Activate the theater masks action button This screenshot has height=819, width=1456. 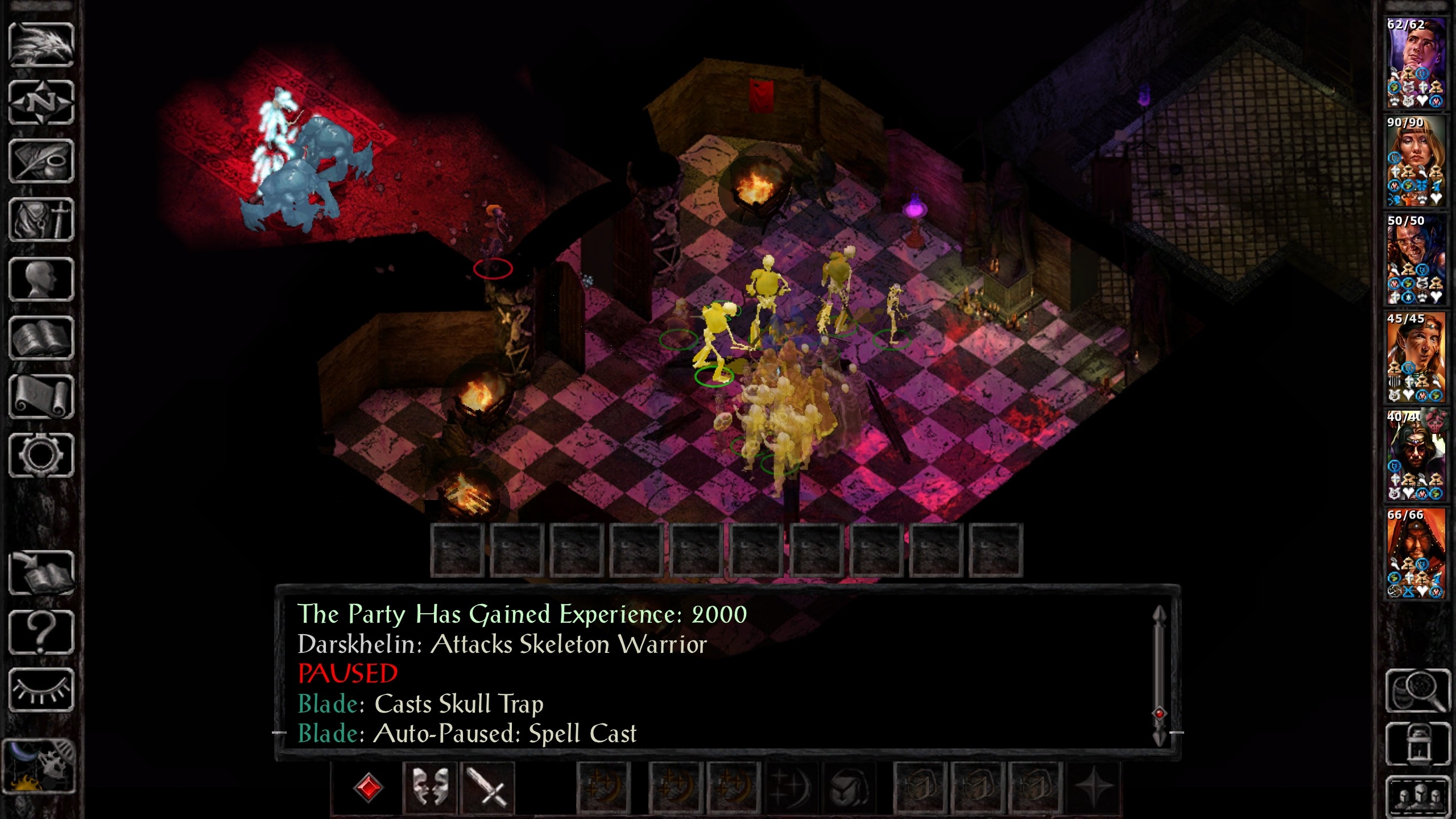(x=430, y=788)
